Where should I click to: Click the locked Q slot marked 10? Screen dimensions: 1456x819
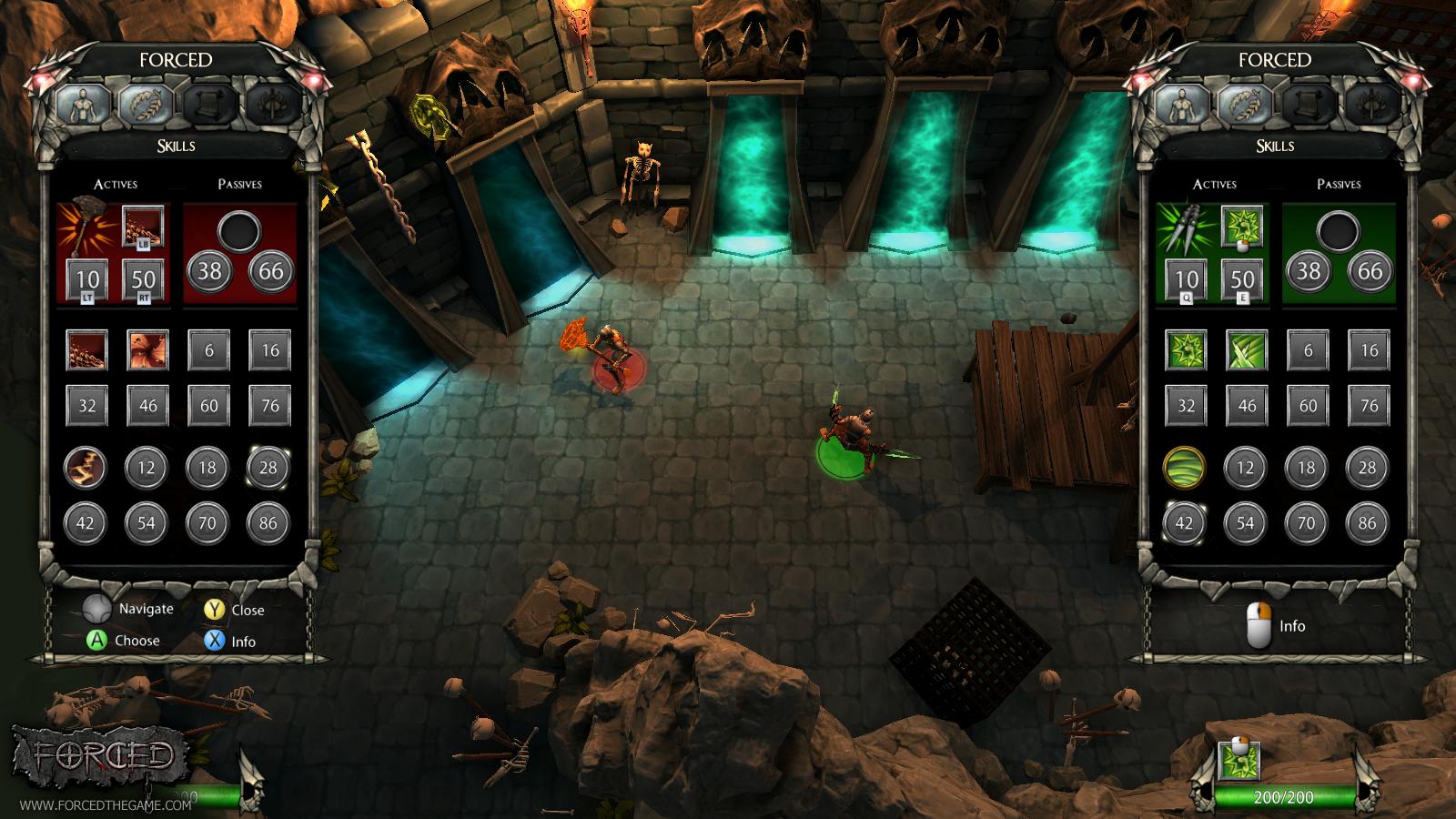click(x=1186, y=279)
